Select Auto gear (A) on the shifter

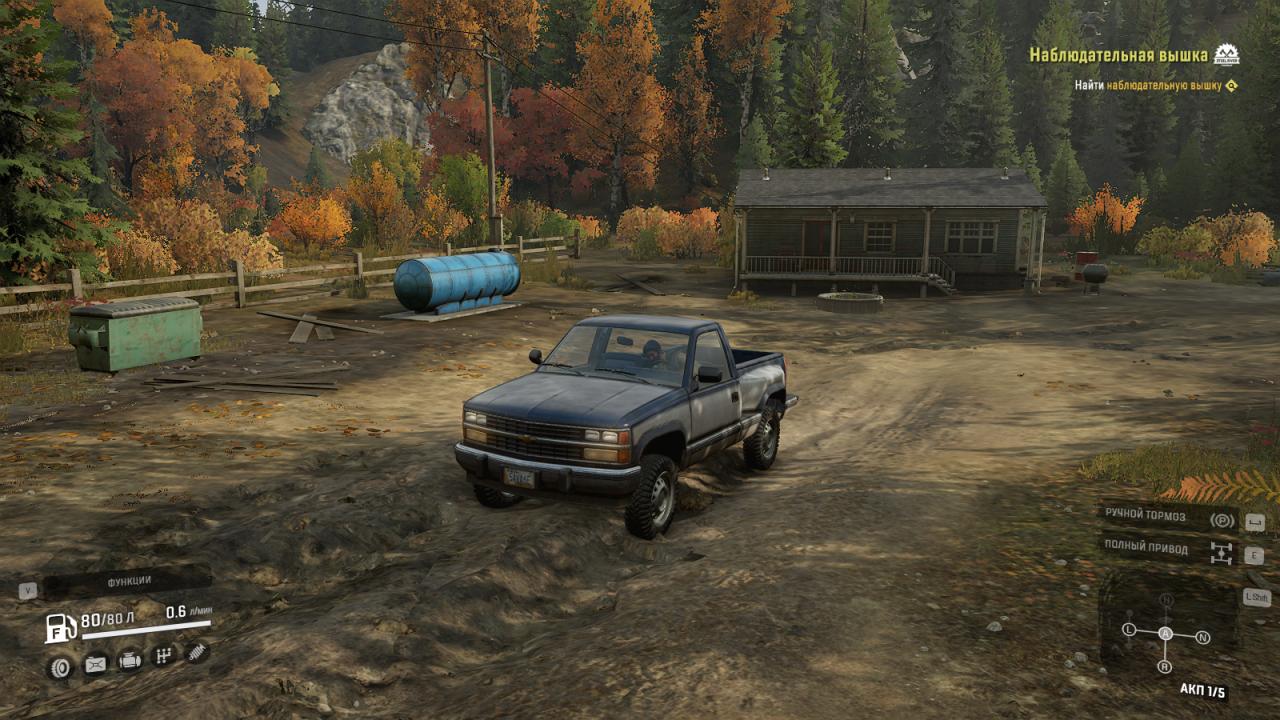pos(1165,633)
